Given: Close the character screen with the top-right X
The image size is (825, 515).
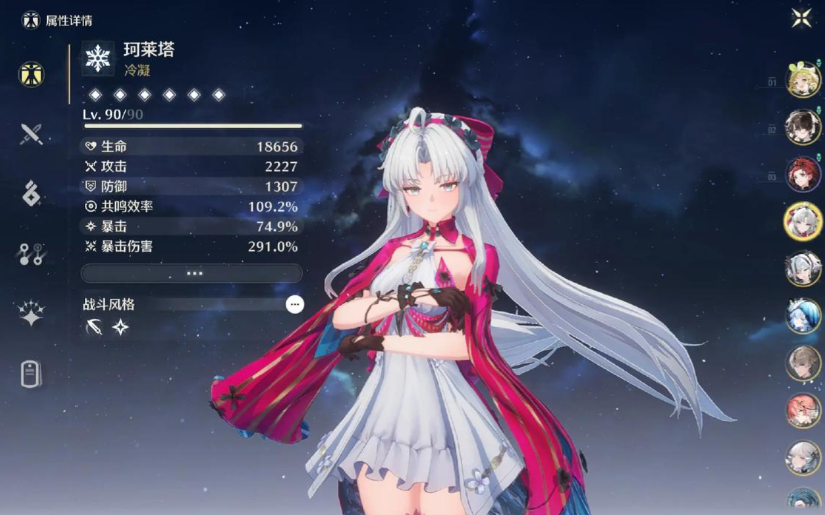Looking at the screenshot, I should click(x=801, y=17).
